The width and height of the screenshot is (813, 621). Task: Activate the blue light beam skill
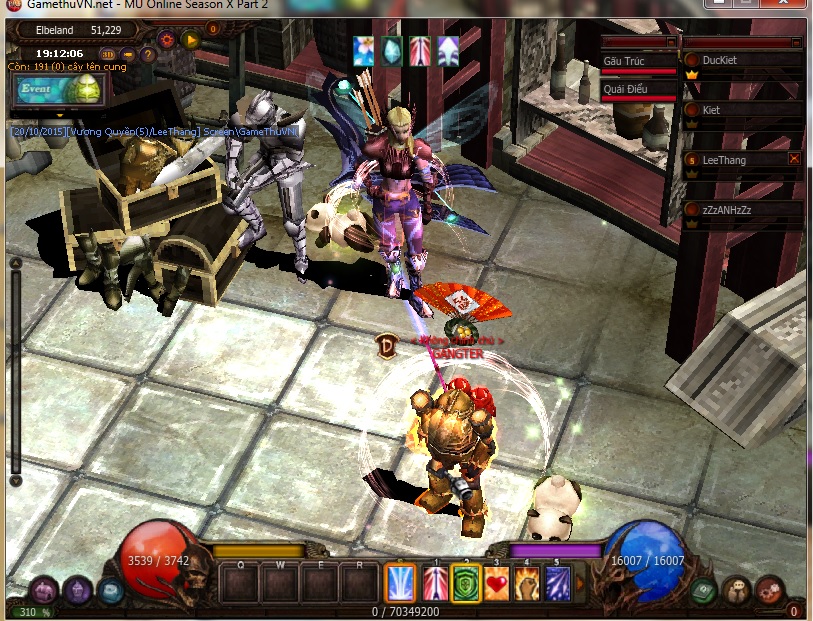pyautogui.click(x=401, y=582)
